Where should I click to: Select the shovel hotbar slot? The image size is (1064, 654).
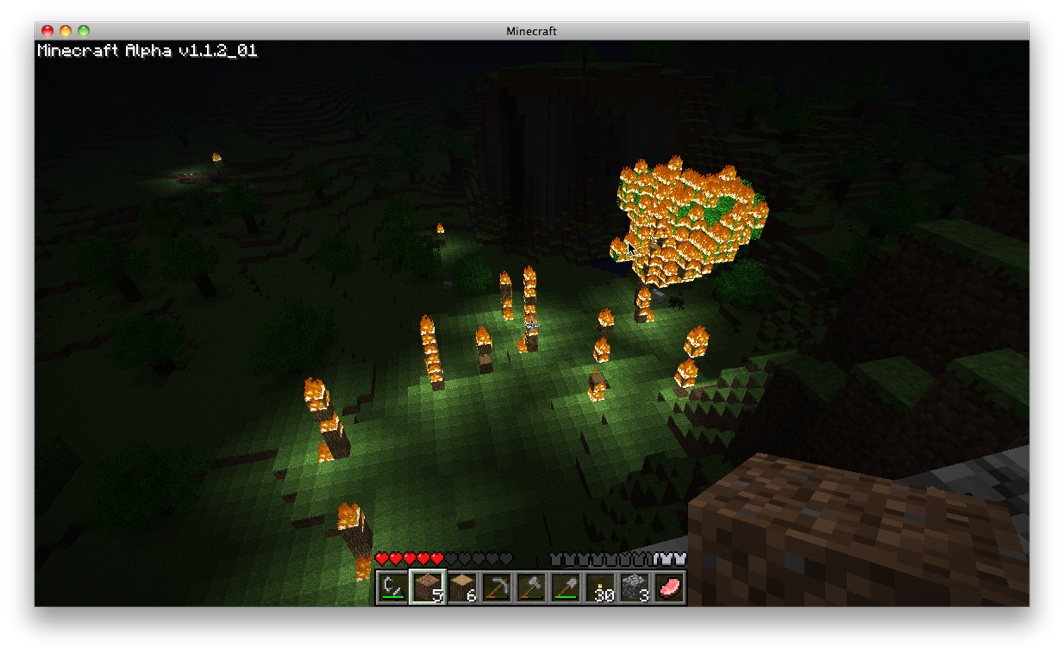point(566,588)
